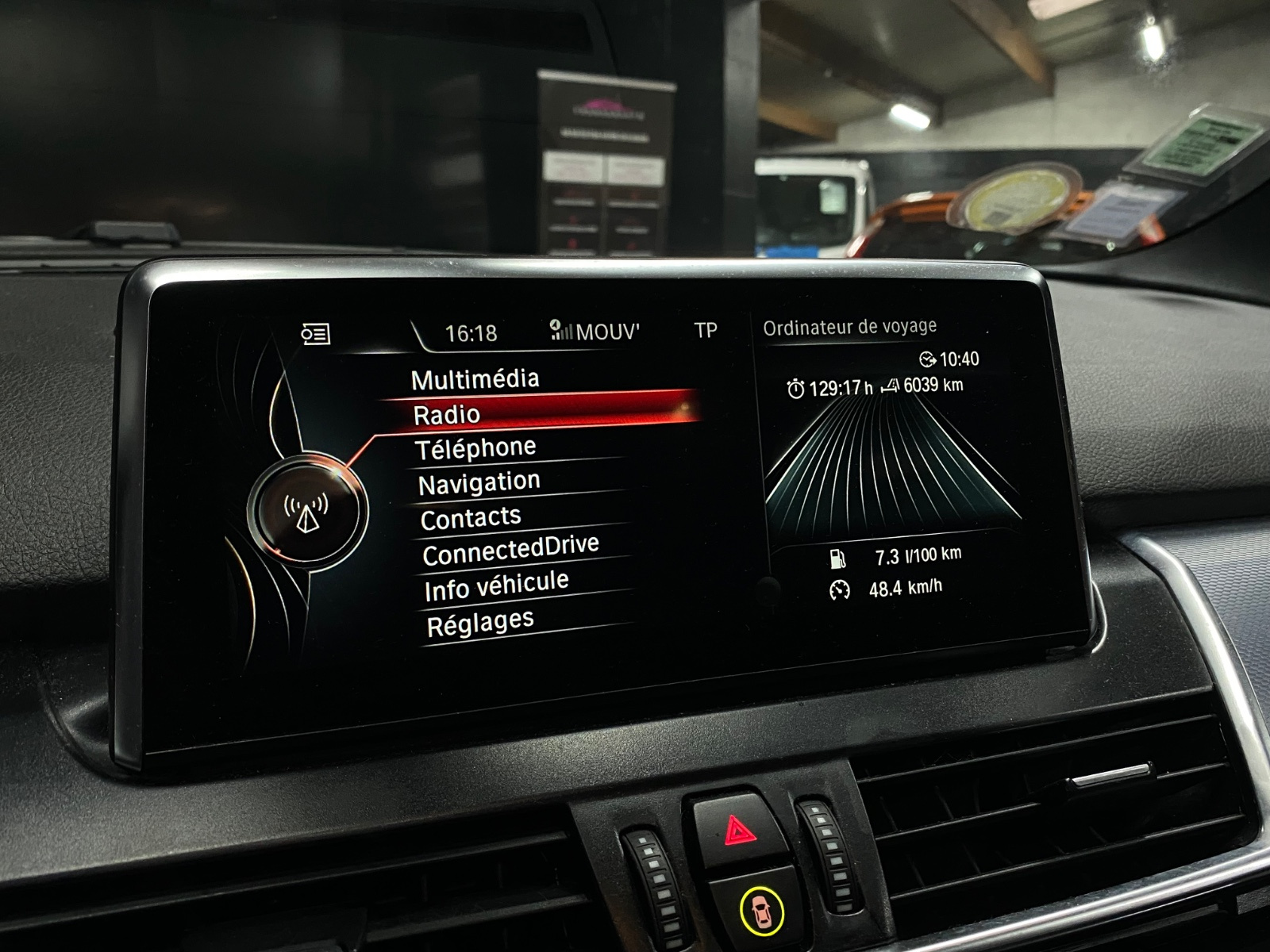Select the highlighted Radio entry

(447, 414)
